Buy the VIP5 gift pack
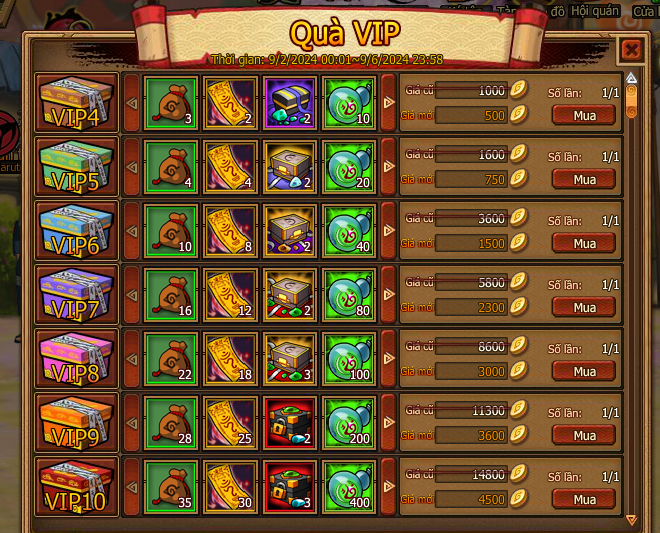The width and height of the screenshot is (660, 533). coord(584,180)
